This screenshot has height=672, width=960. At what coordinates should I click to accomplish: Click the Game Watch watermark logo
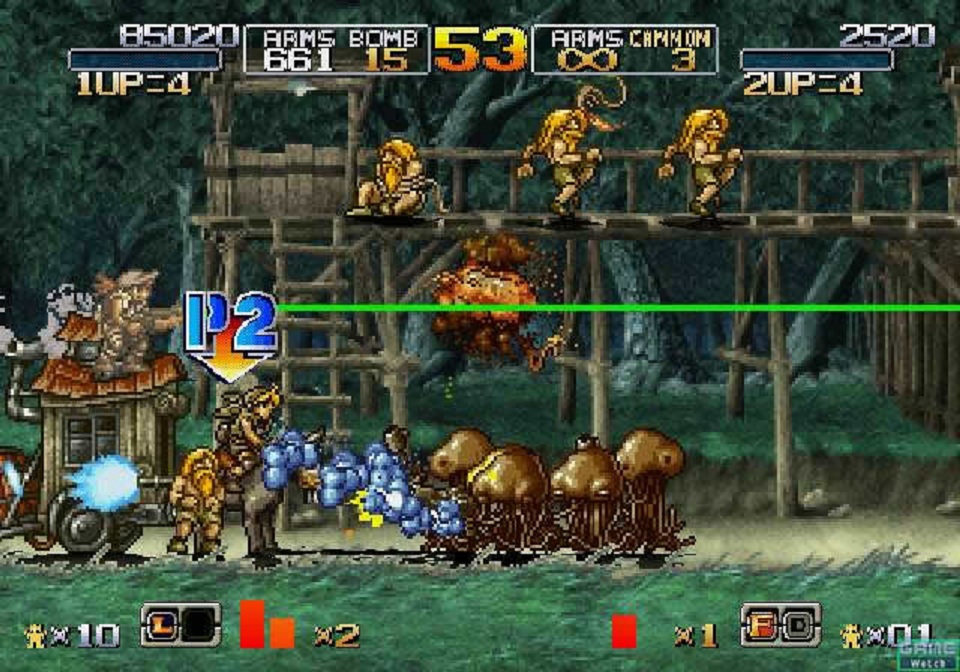point(926,654)
